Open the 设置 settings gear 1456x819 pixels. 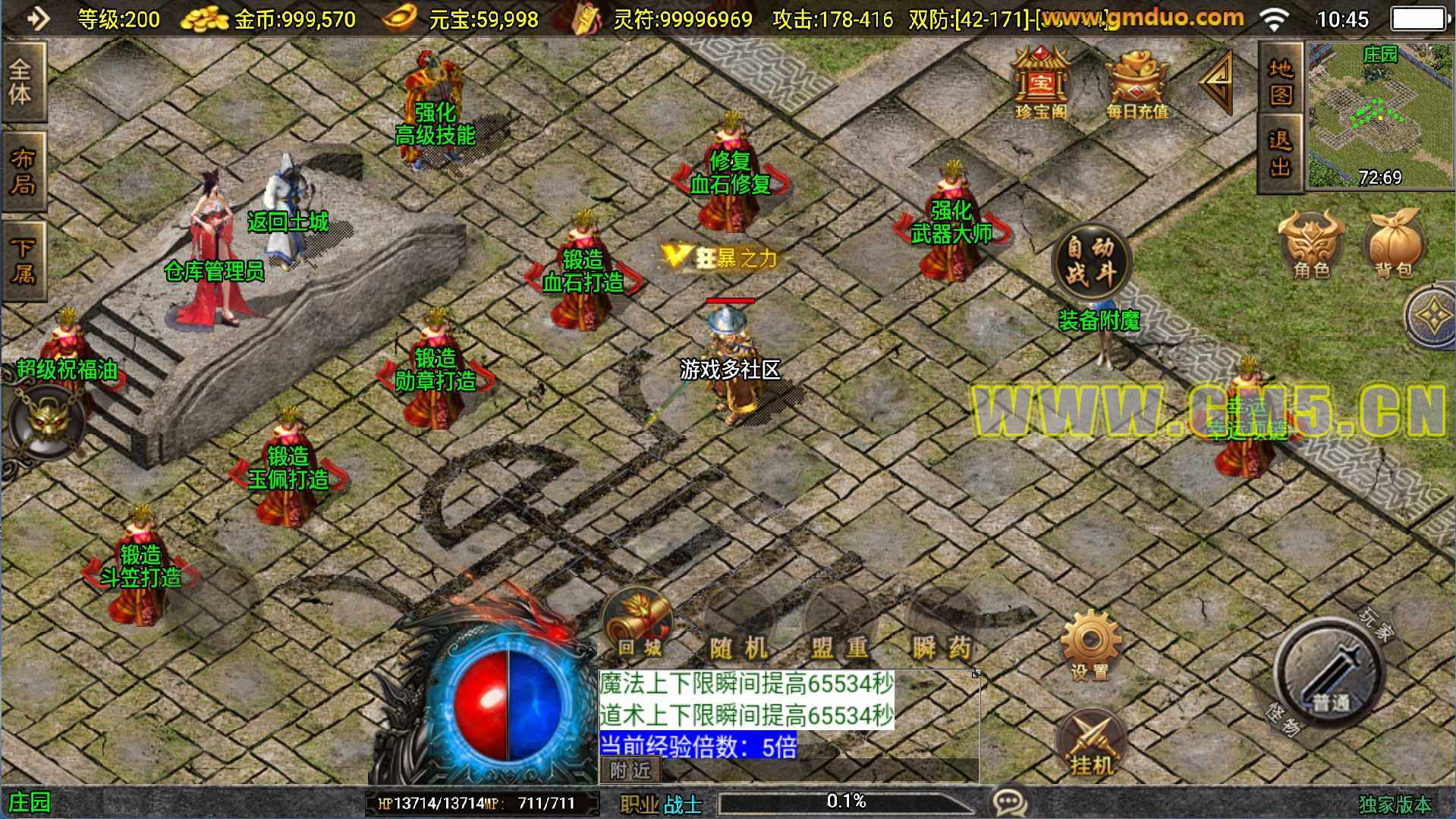1090,645
